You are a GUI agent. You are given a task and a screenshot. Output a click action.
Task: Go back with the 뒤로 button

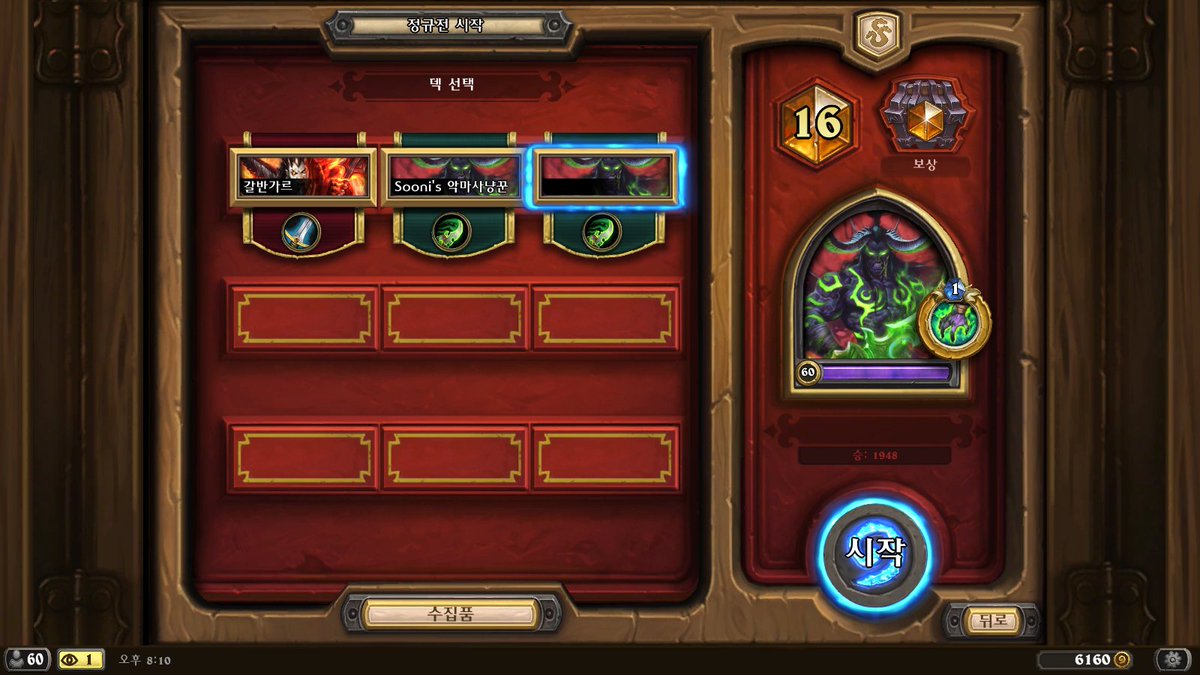pos(992,621)
